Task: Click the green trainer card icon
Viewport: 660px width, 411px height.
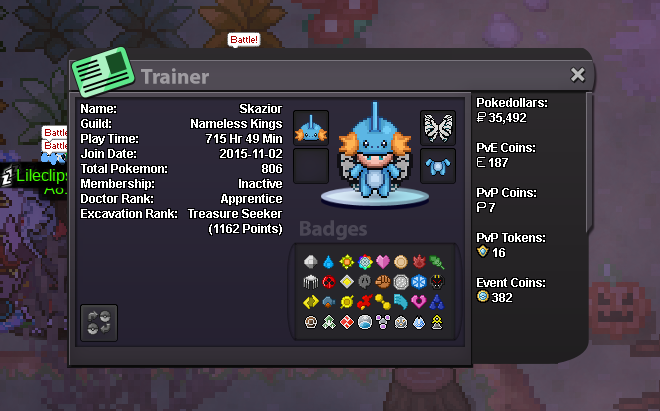Action: pos(106,76)
